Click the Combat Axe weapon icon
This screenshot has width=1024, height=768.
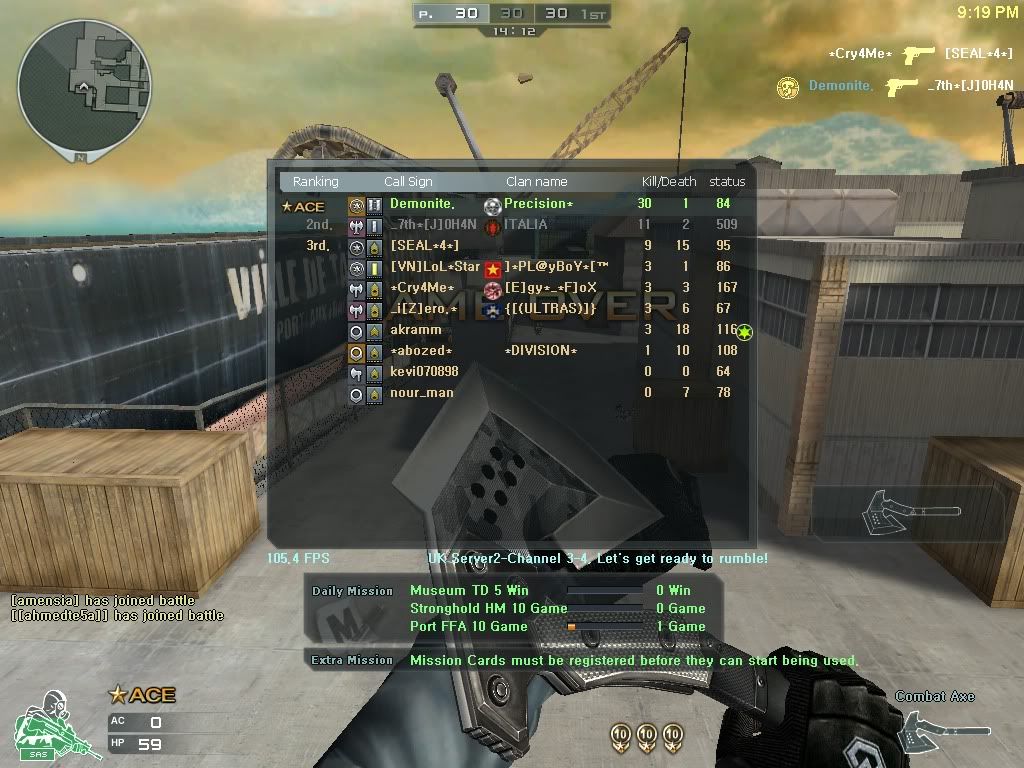(932, 730)
